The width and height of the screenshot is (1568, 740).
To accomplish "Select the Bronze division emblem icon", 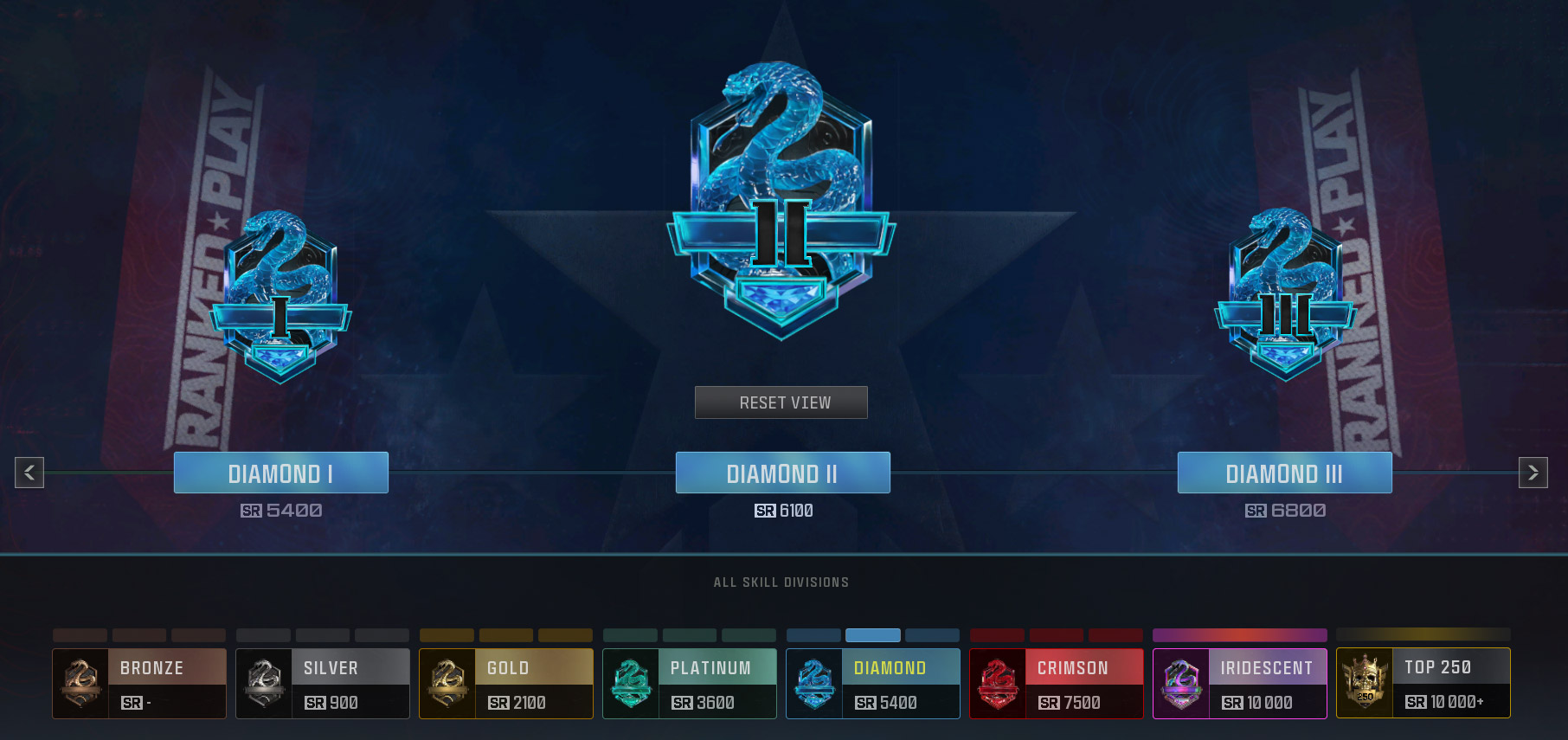I will (x=80, y=684).
